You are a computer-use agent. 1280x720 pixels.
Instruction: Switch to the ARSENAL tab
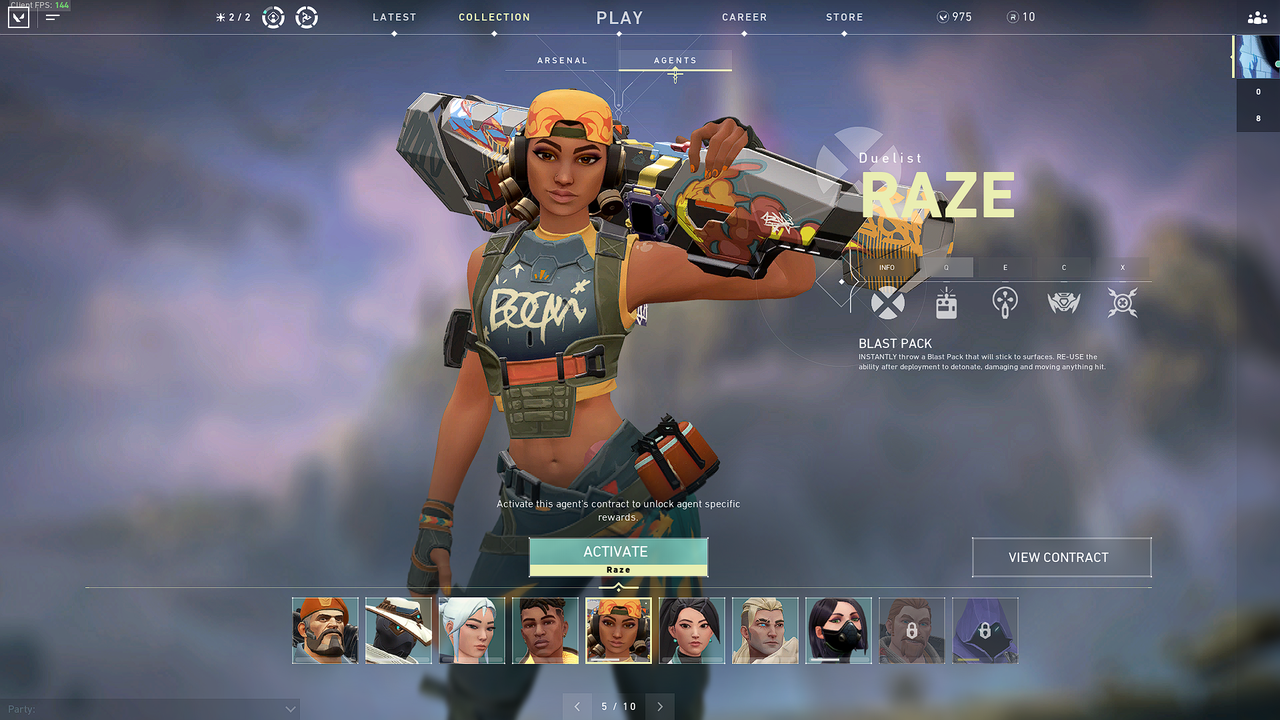tap(562, 60)
